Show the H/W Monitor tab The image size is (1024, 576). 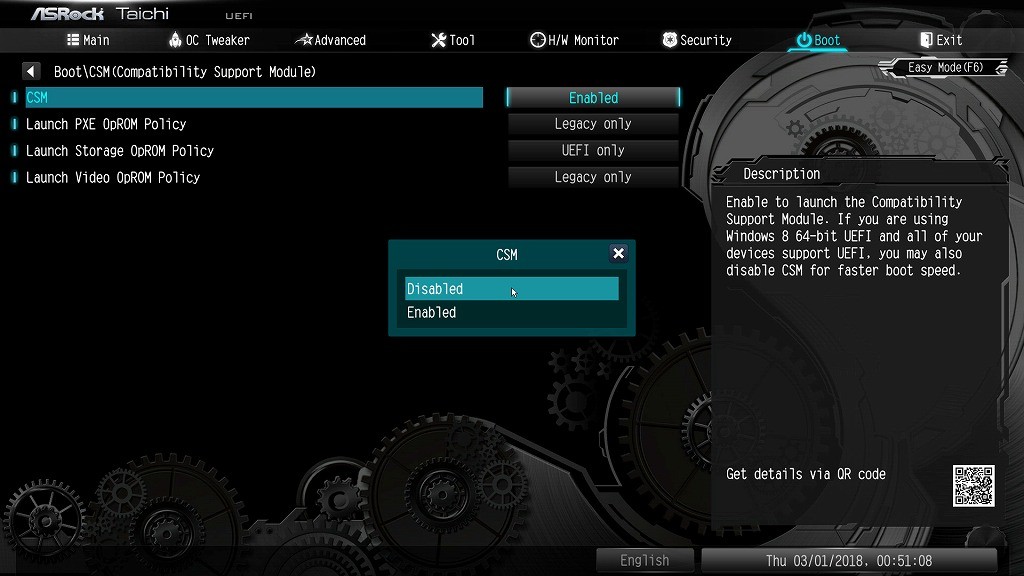point(575,40)
